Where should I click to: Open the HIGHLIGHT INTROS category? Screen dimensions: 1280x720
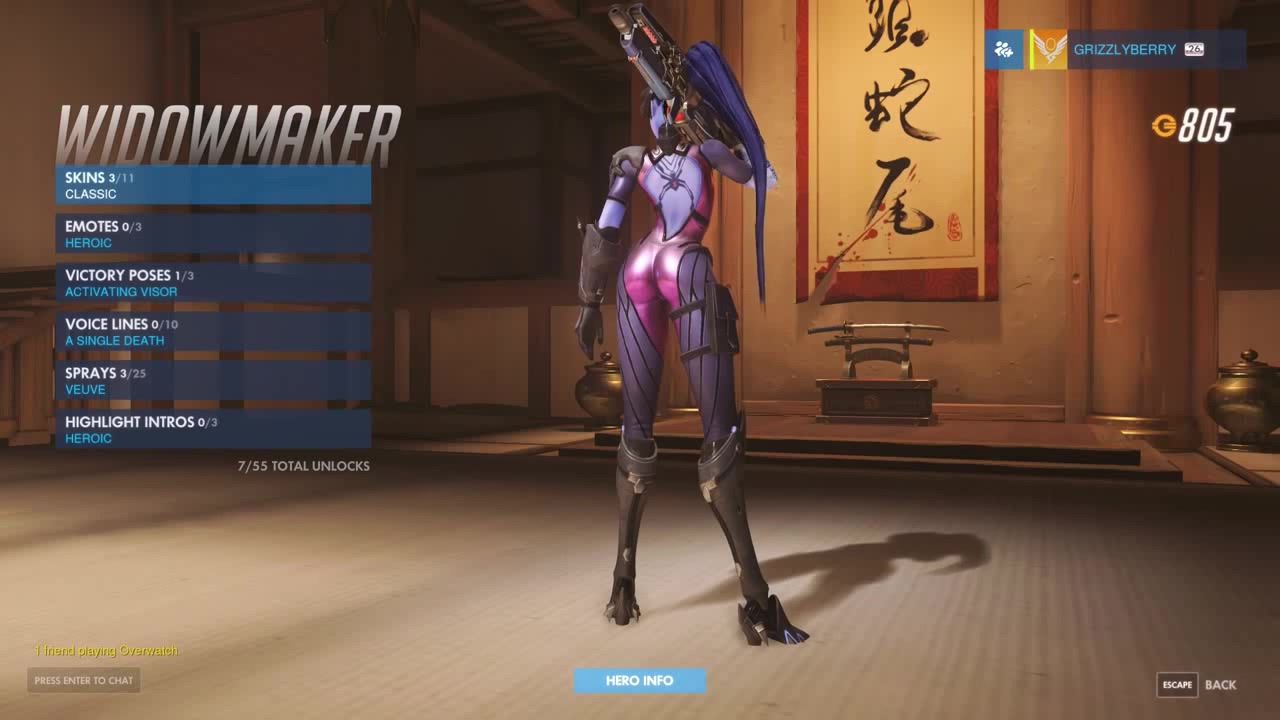click(213, 429)
